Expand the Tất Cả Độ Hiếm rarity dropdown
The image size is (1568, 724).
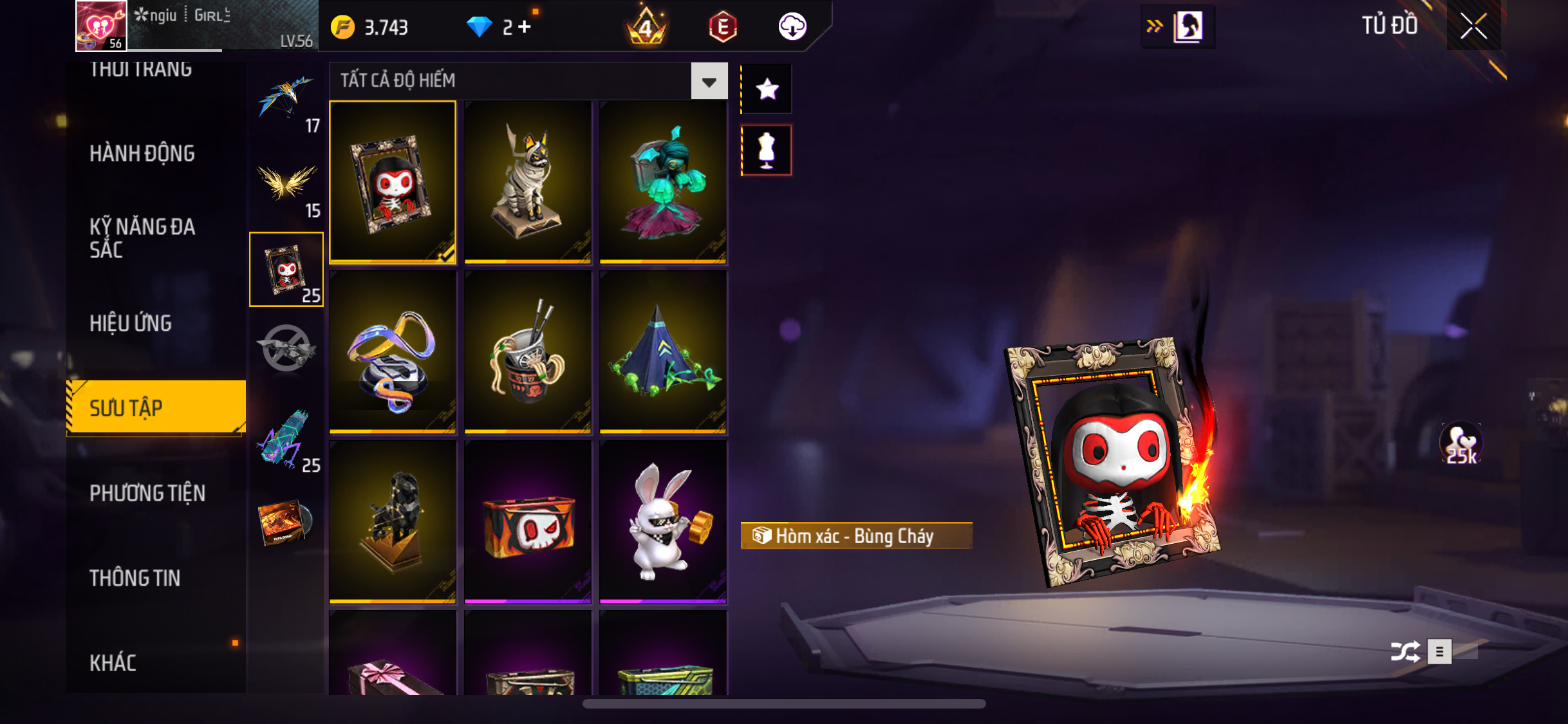pos(709,81)
